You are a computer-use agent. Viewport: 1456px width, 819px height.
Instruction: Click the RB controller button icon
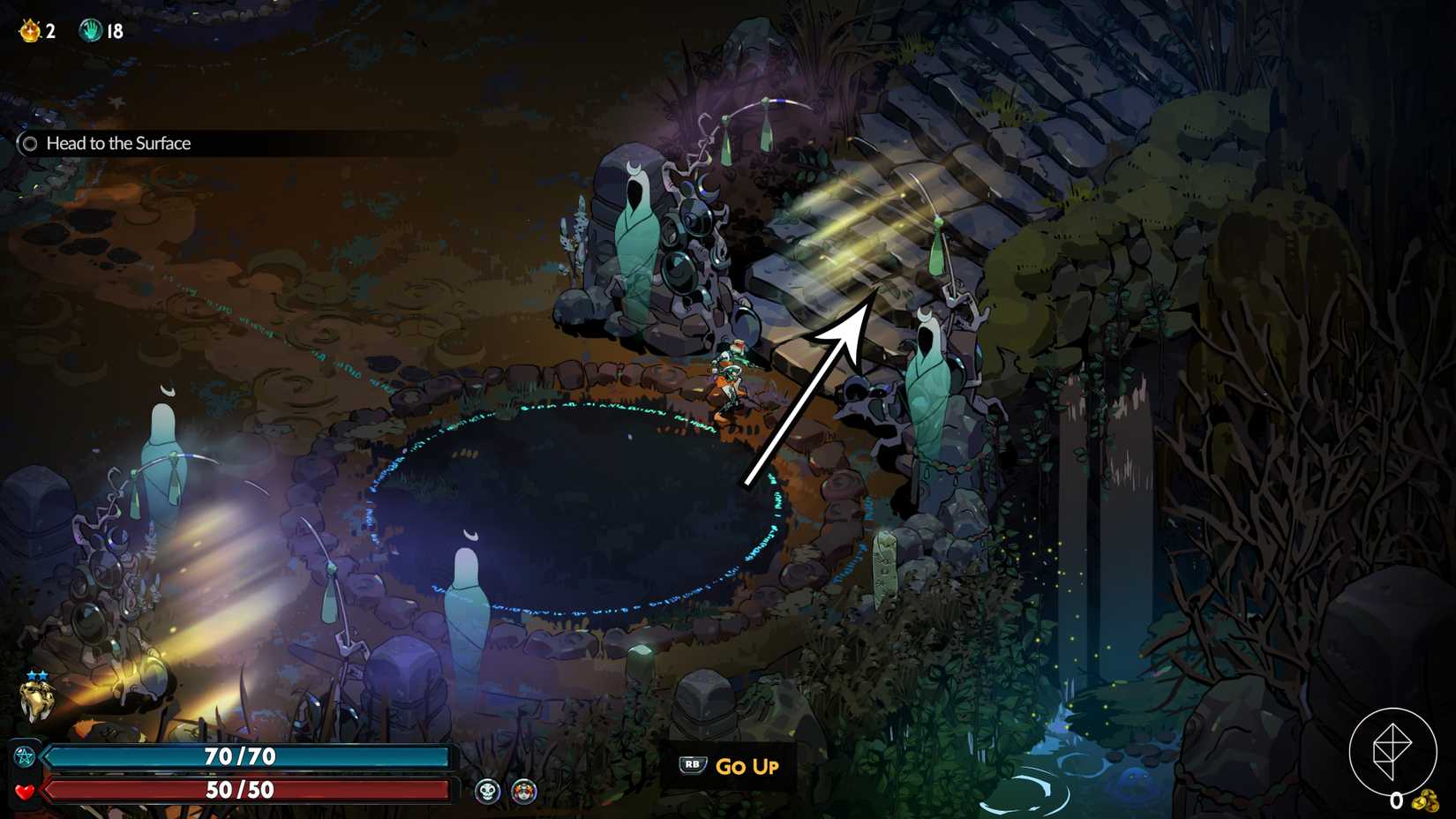pyautogui.click(x=693, y=766)
